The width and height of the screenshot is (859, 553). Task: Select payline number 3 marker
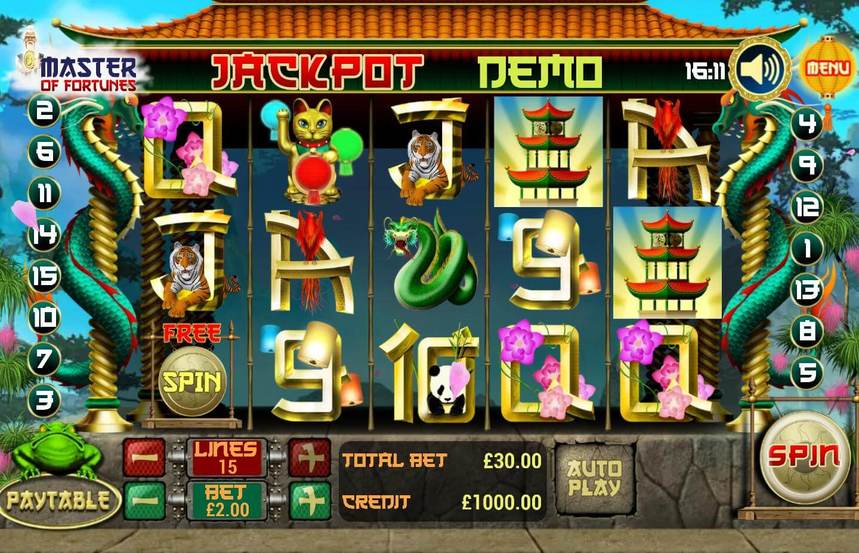pyautogui.click(x=46, y=401)
